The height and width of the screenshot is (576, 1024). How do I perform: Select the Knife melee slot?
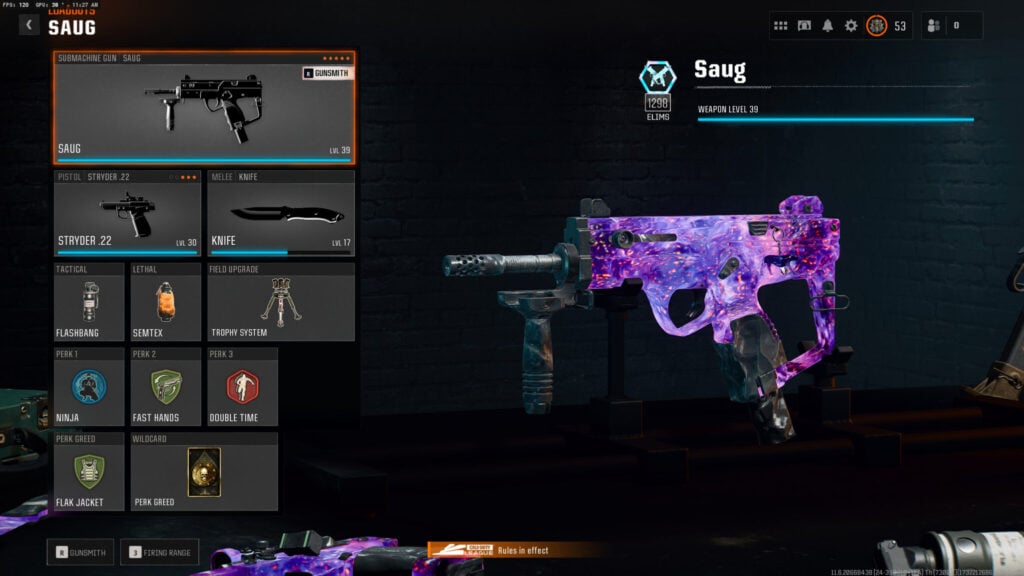click(280, 213)
